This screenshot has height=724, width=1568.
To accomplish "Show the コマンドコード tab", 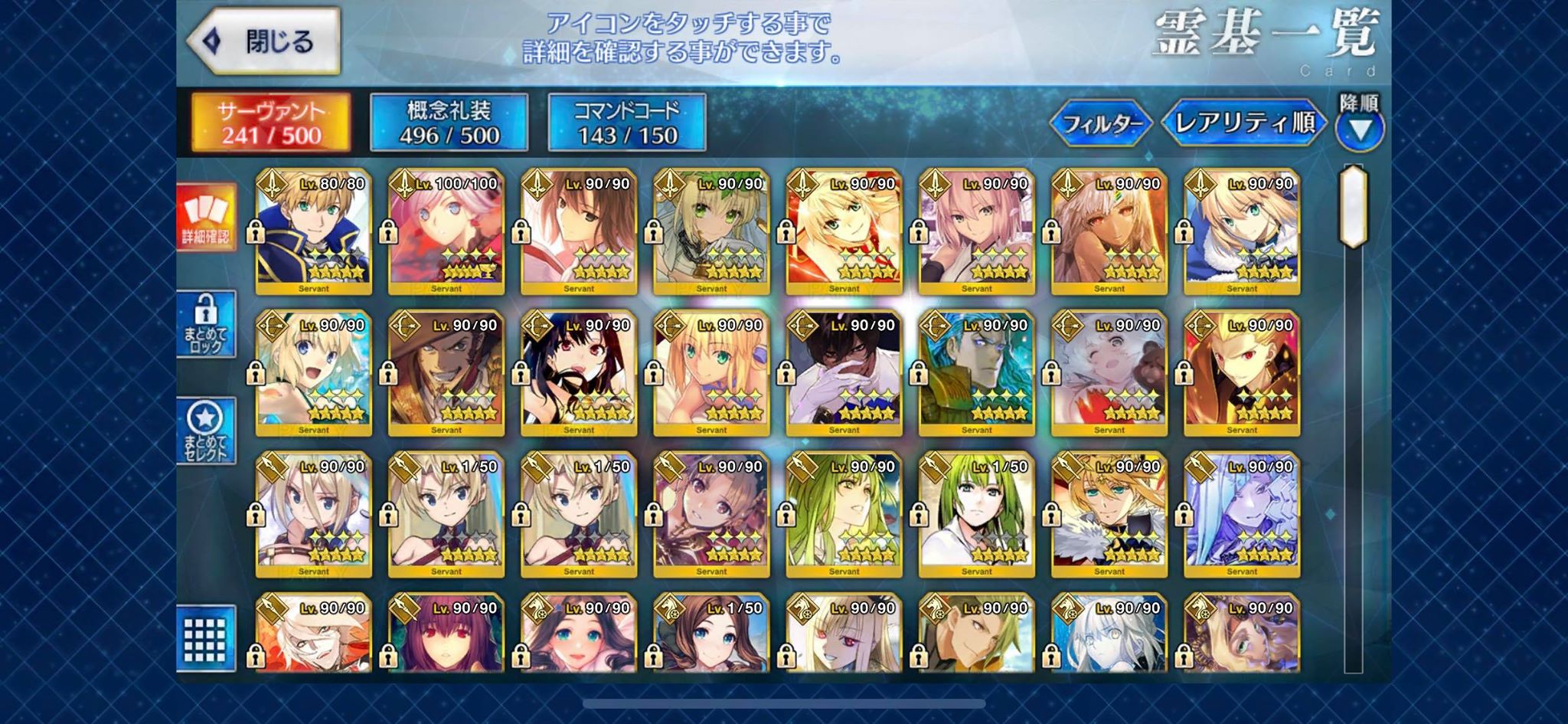I will coord(627,123).
